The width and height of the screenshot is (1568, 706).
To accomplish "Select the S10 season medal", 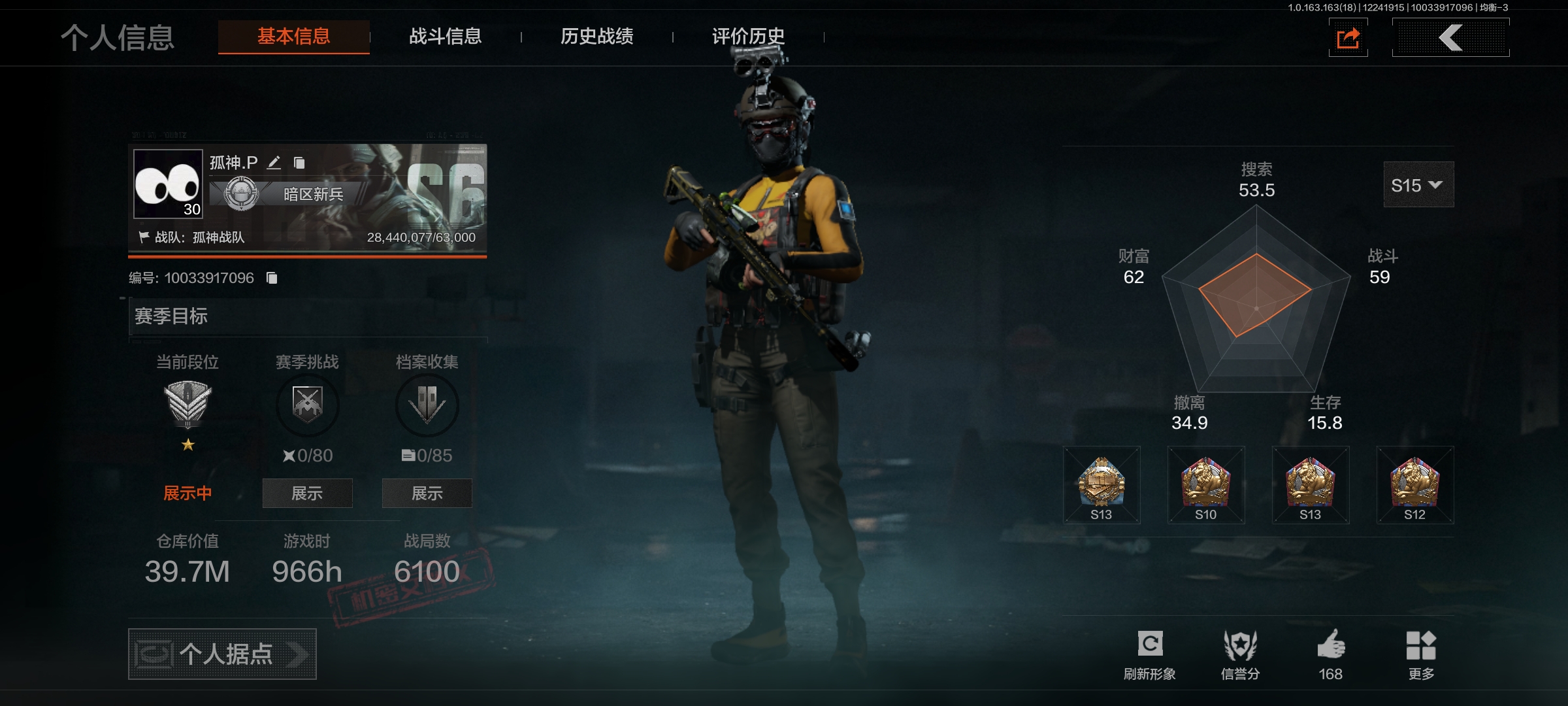I will coord(1205,484).
